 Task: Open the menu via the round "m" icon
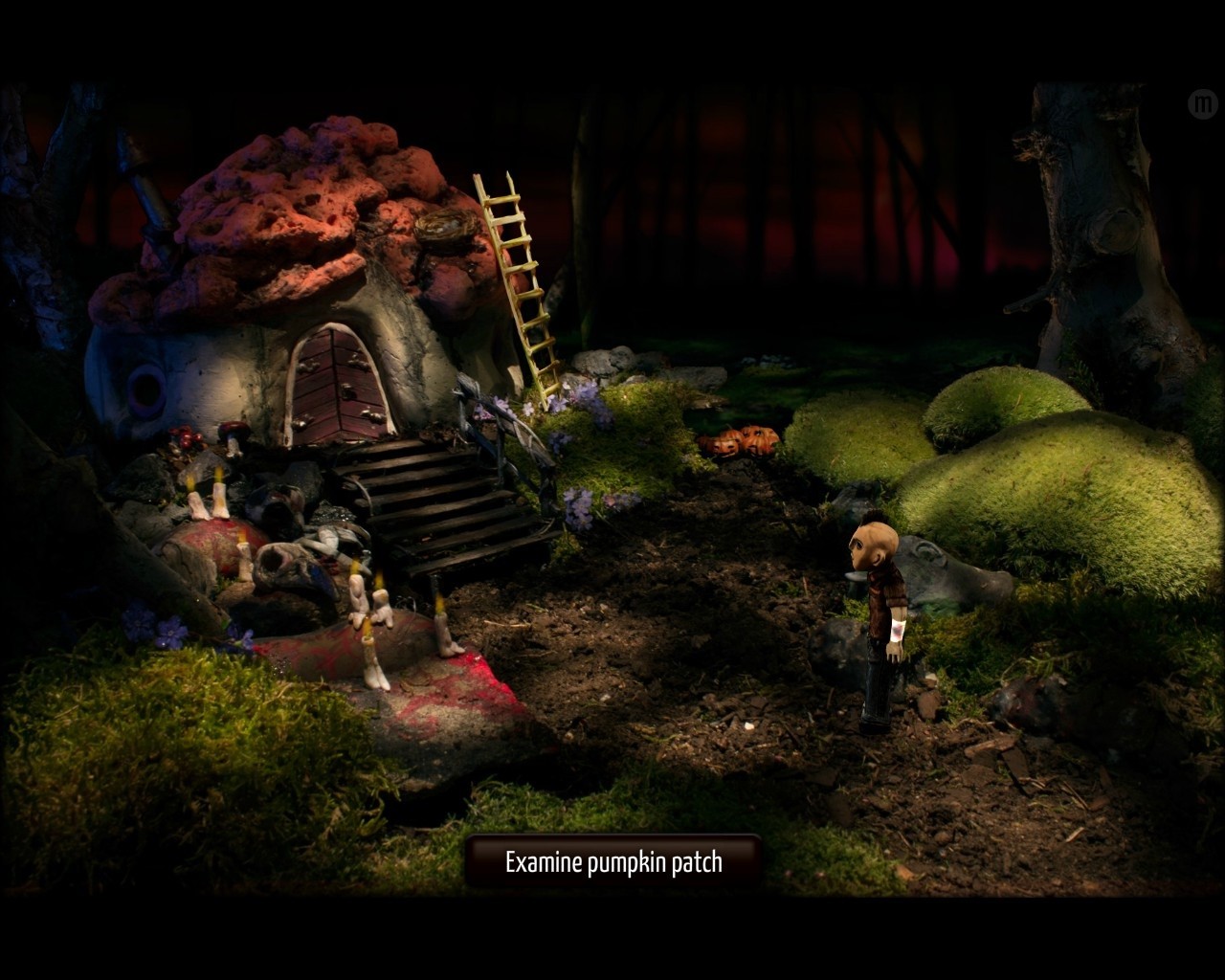[x=1201, y=103]
